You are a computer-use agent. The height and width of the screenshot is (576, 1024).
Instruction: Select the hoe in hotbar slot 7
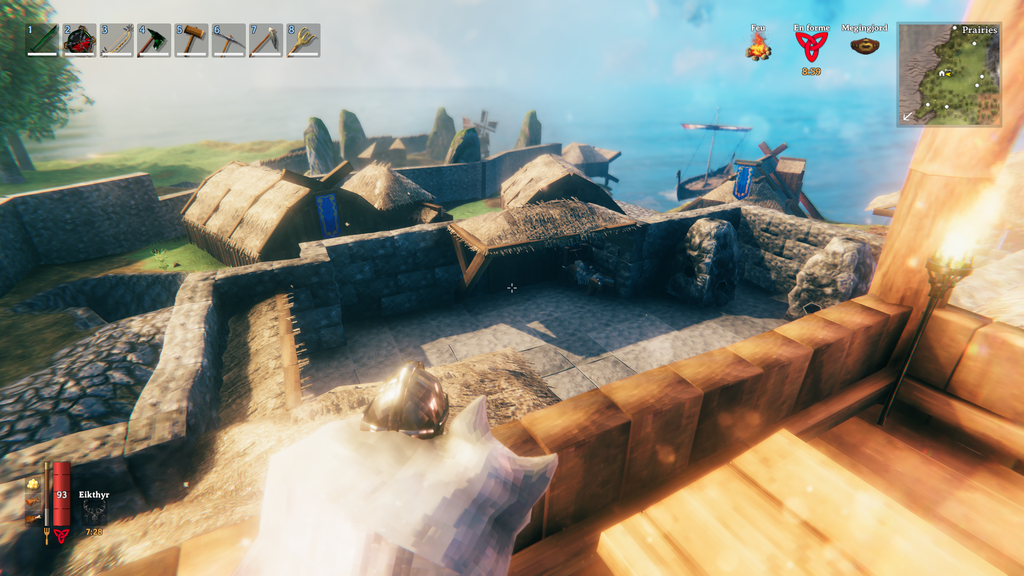(266, 40)
